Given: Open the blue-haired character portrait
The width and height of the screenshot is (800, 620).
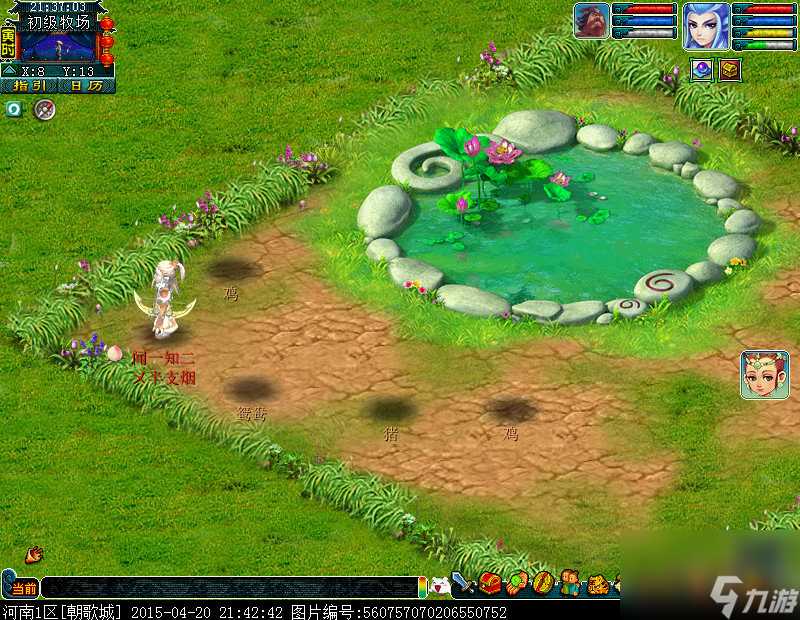Looking at the screenshot, I should coord(706,25).
